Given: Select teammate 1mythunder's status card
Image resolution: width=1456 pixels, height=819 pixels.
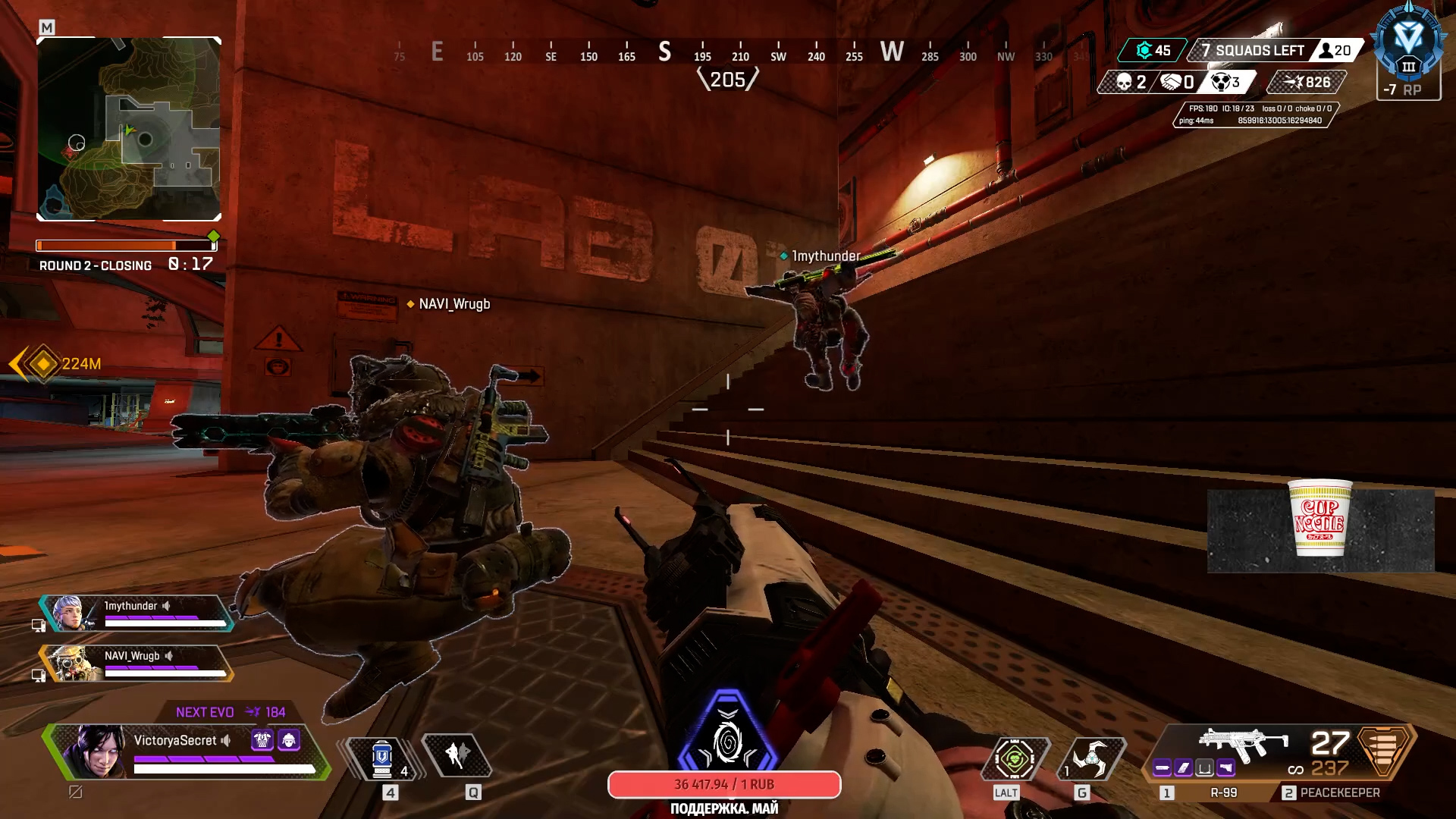Looking at the screenshot, I should coord(136,613).
